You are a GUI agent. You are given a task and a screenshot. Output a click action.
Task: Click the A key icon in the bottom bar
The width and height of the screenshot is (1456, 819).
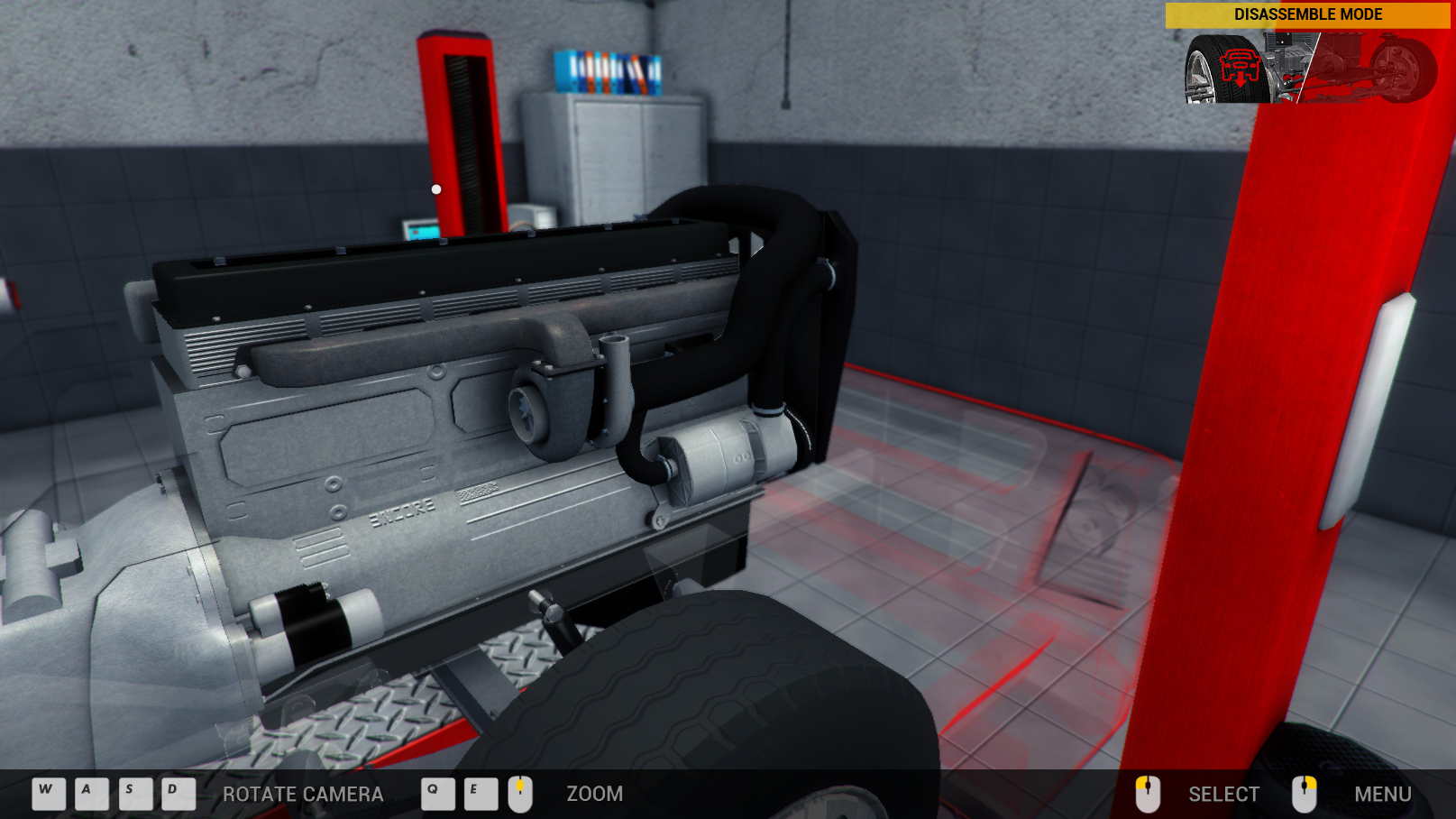(x=87, y=794)
